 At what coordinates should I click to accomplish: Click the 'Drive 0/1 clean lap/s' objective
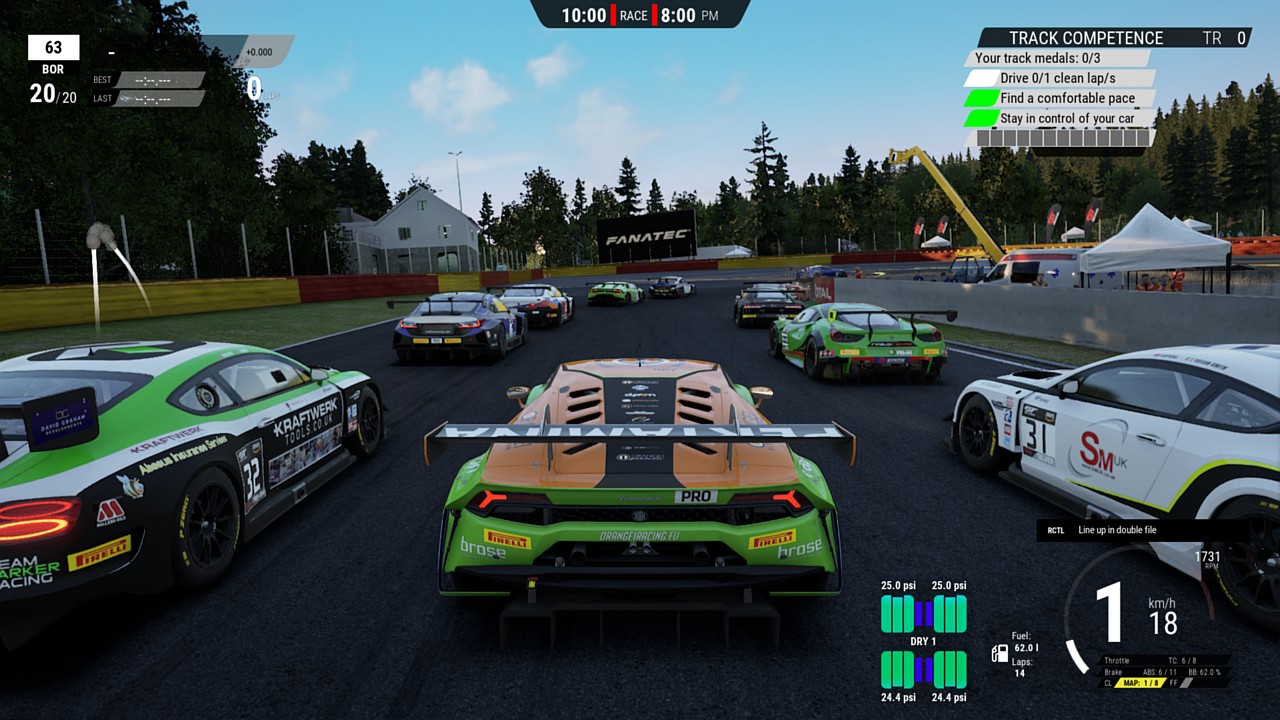point(1057,78)
